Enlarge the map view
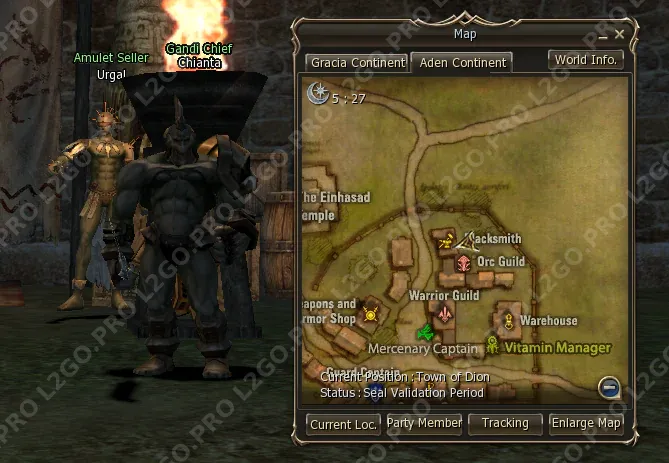This screenshot has height=463, width=669. [586, 424]
